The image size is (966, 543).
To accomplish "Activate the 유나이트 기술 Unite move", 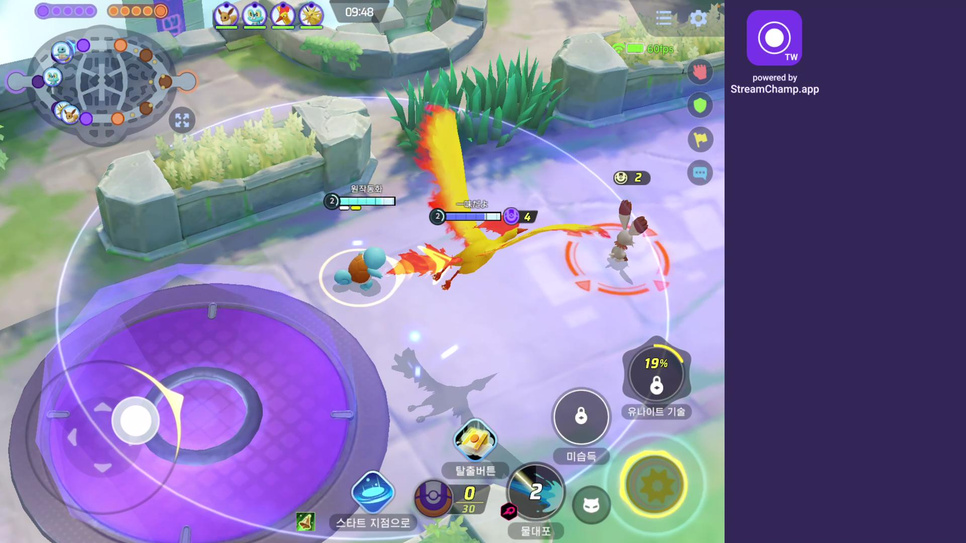I will click(x=656, y=374).
